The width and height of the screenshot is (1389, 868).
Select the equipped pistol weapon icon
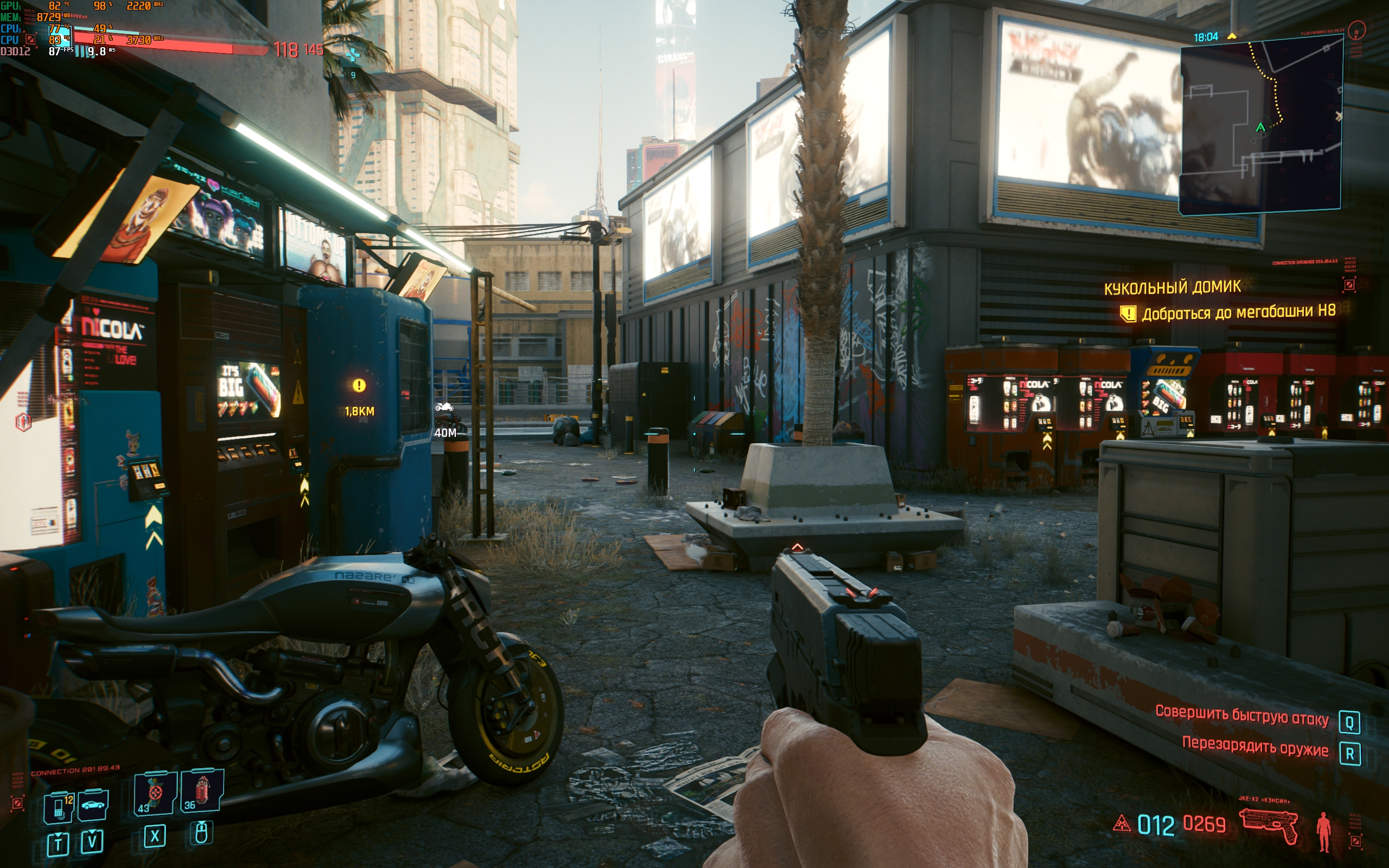click(1269, 825)
